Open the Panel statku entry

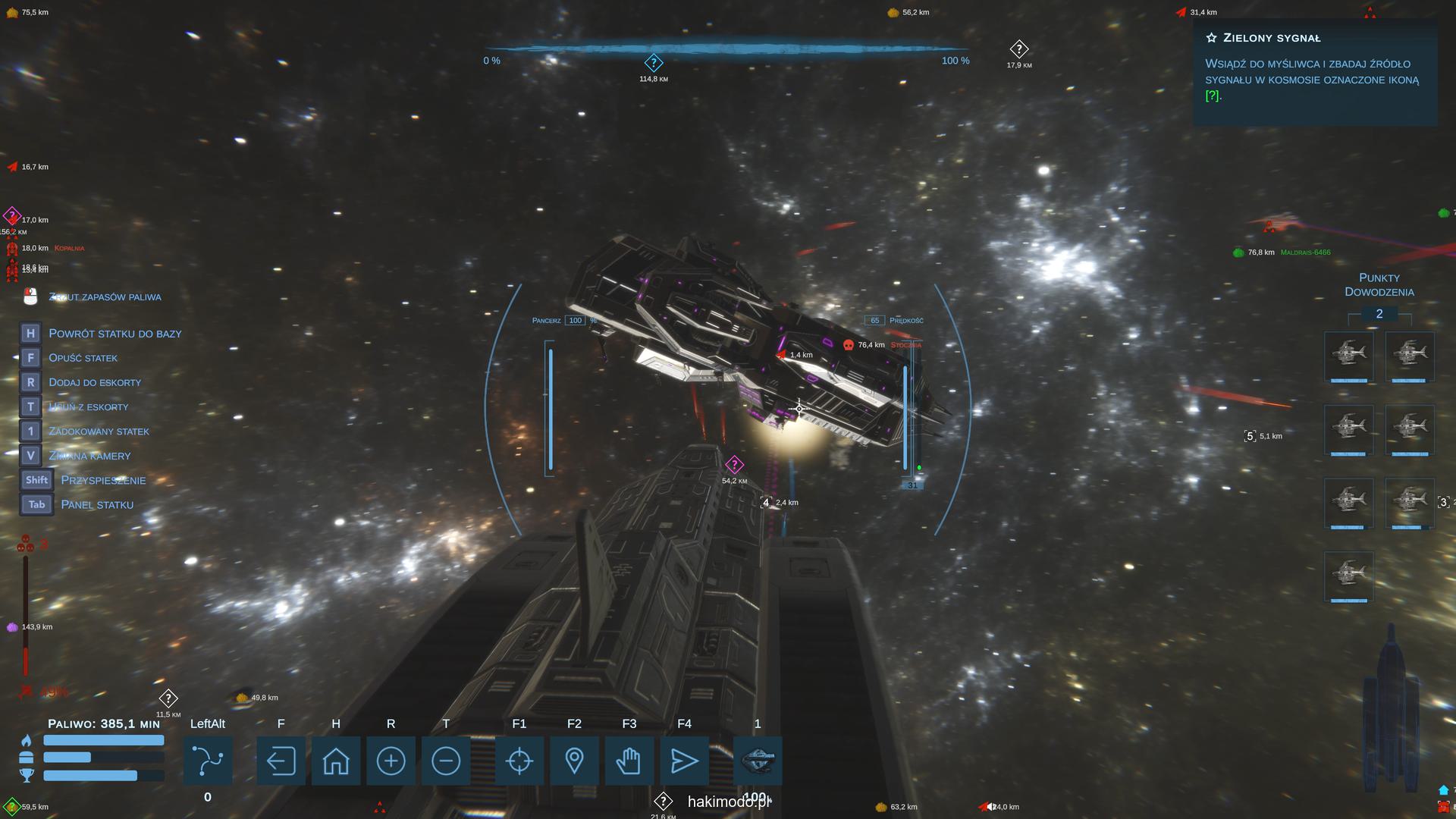96,505
